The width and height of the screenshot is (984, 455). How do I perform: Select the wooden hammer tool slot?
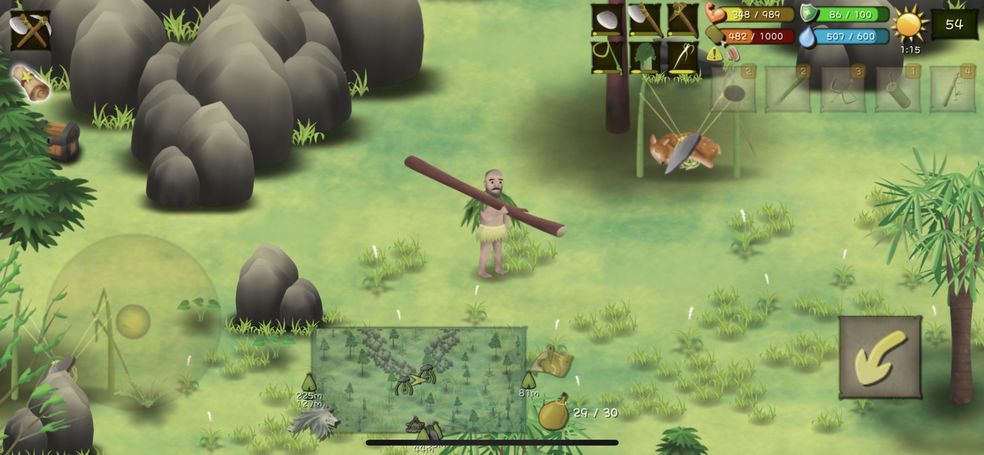click(x=682, y=20)
